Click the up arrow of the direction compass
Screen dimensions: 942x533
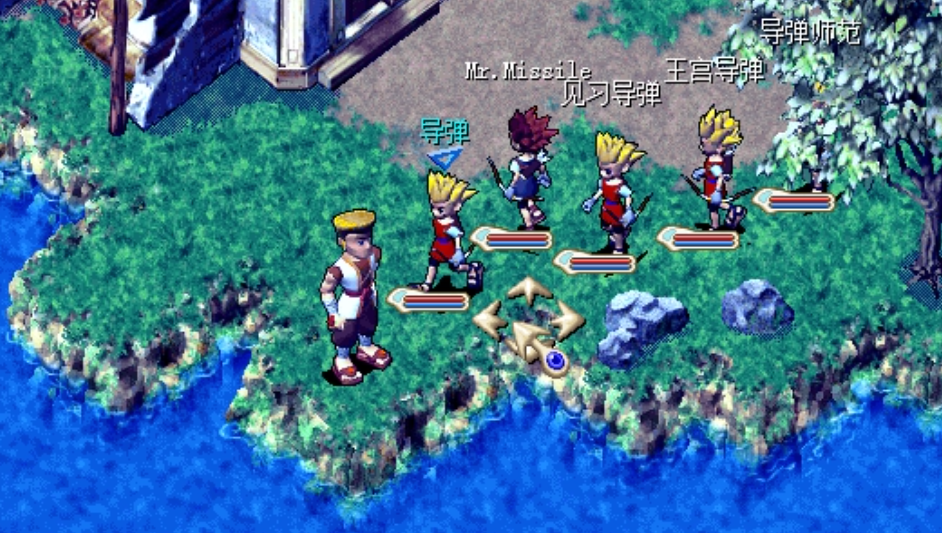coord(527,292)
